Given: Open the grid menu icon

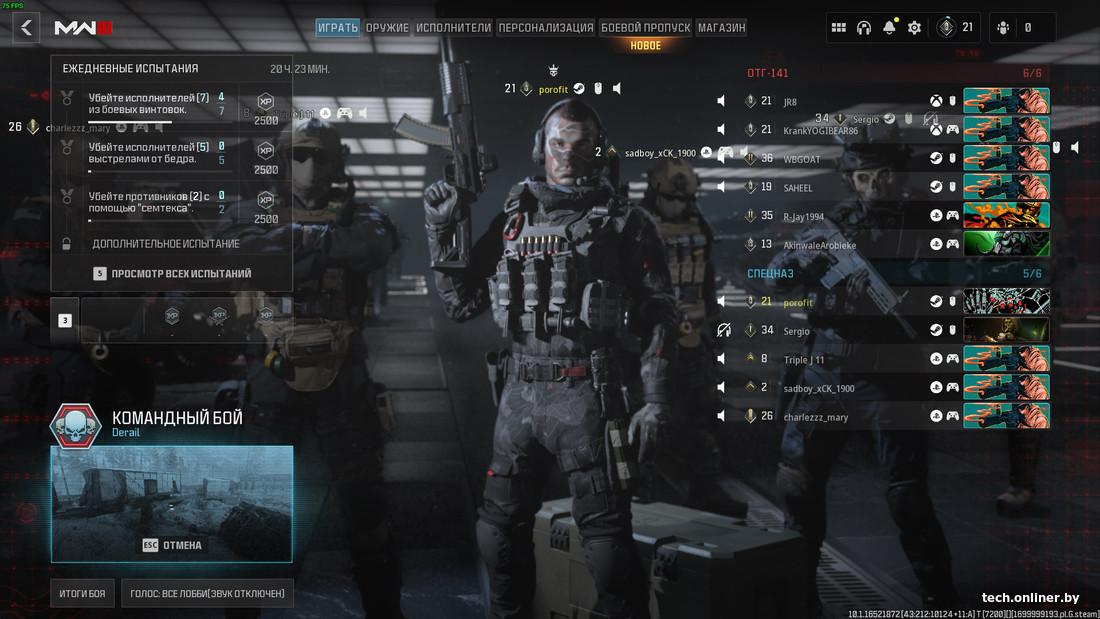Looking at the screenshot, I should [x=839, y=28].
